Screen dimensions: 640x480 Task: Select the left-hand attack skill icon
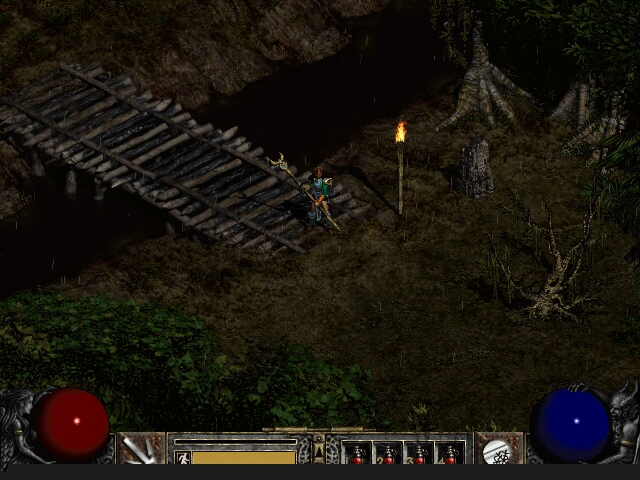click(142, 449)
